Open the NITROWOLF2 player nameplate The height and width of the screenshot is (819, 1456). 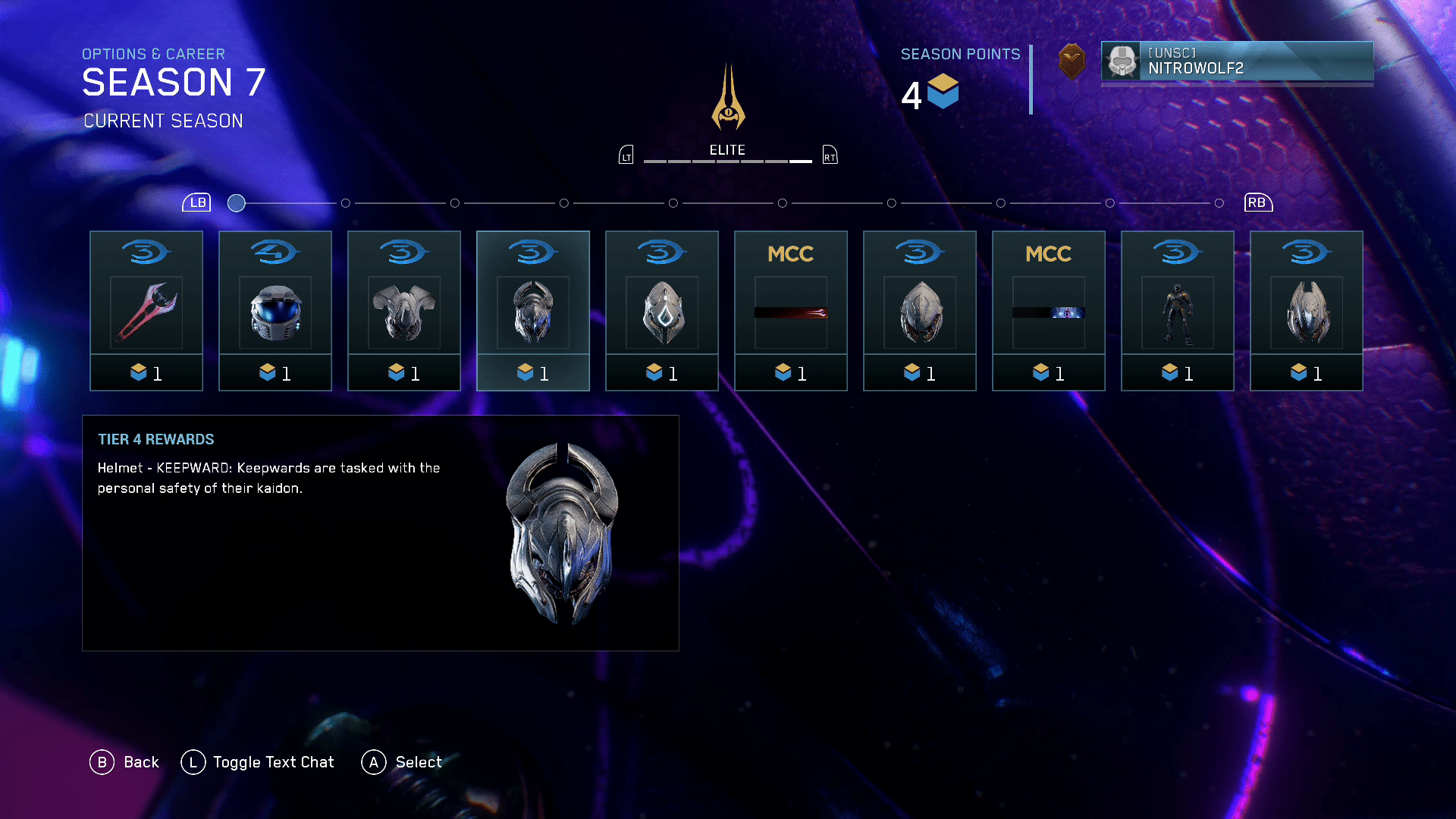point(1237,61)
